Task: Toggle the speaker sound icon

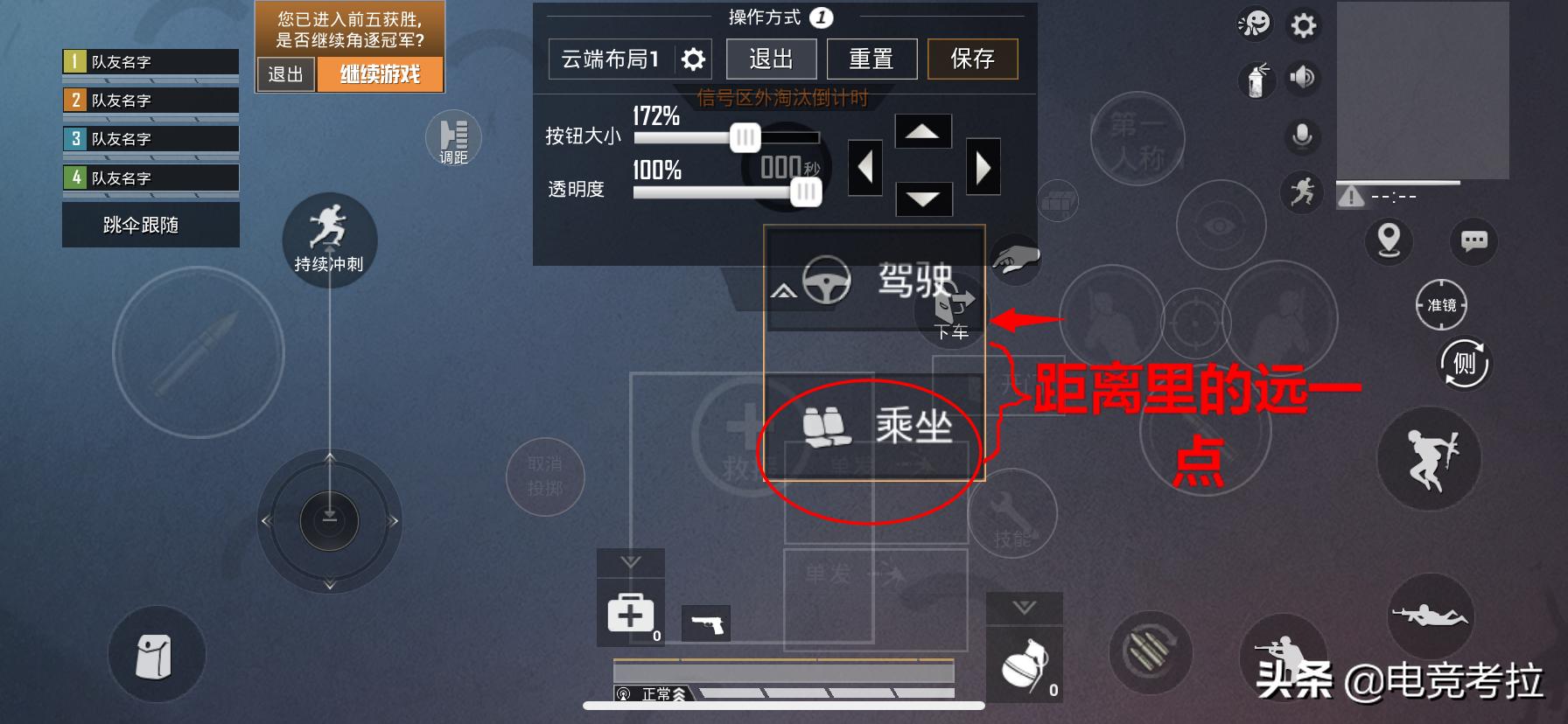Action: click(x=1303, y=77)
